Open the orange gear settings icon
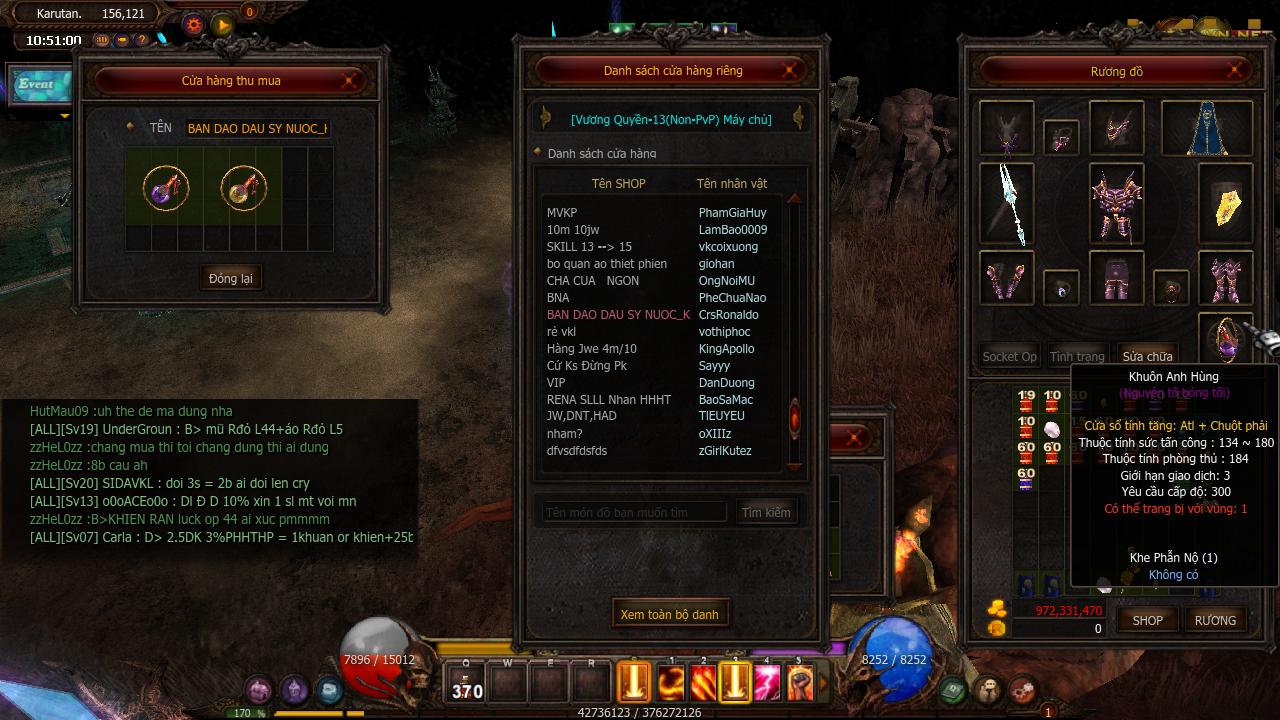This screenshot has height=720, width=1280. coord(194,25)
